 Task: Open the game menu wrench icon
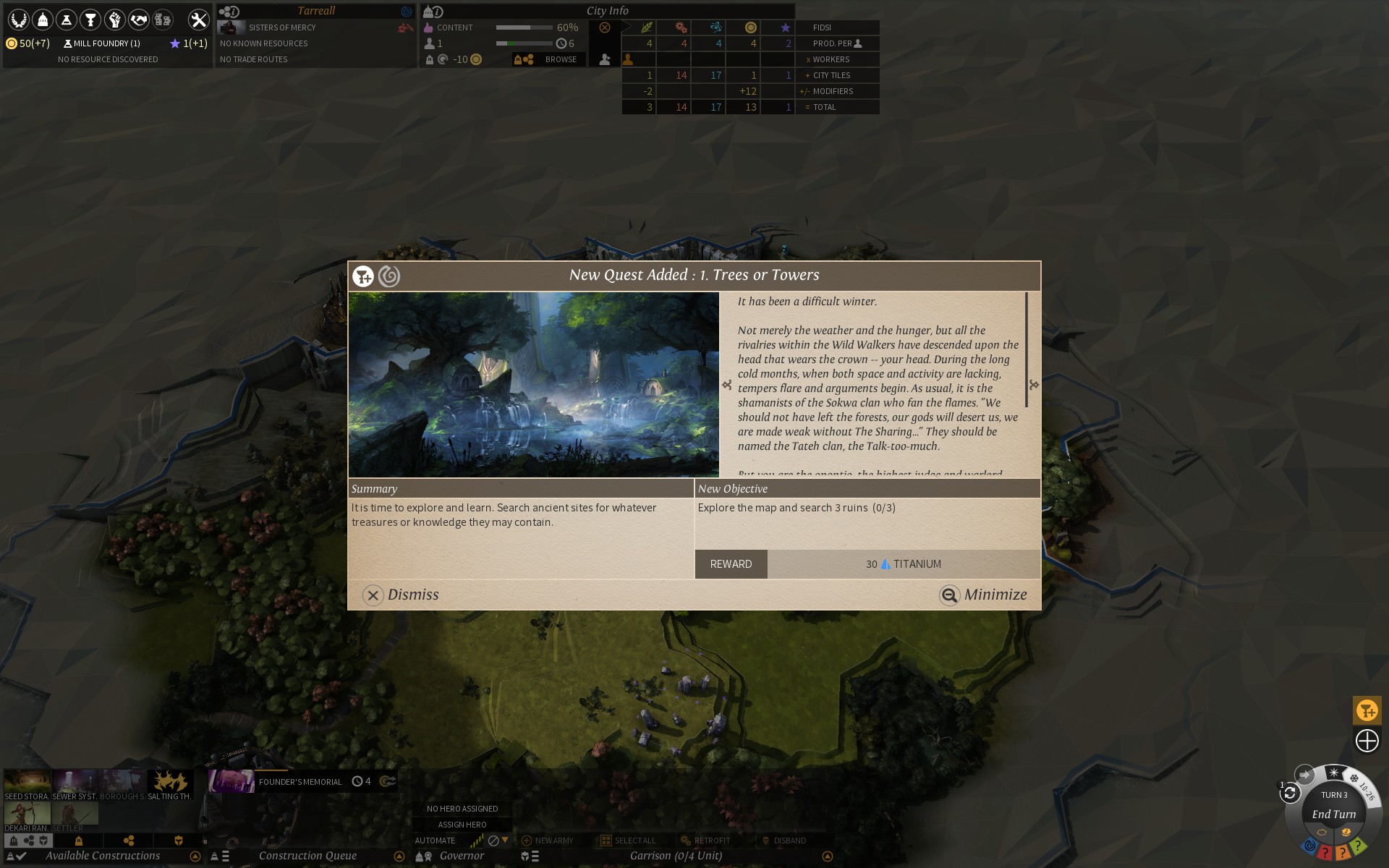click(x=198, y=20)
